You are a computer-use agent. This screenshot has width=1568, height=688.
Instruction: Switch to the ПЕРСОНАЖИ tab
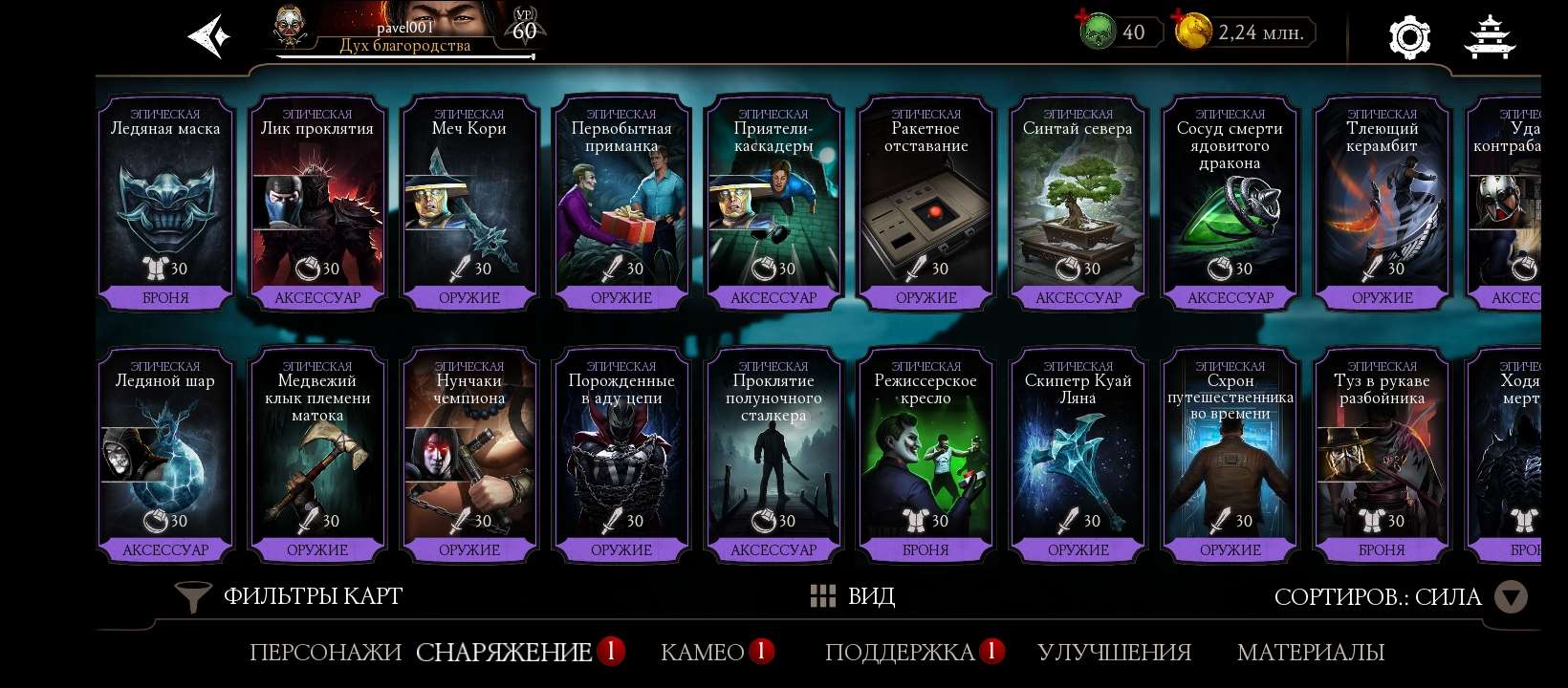[325, 654]
